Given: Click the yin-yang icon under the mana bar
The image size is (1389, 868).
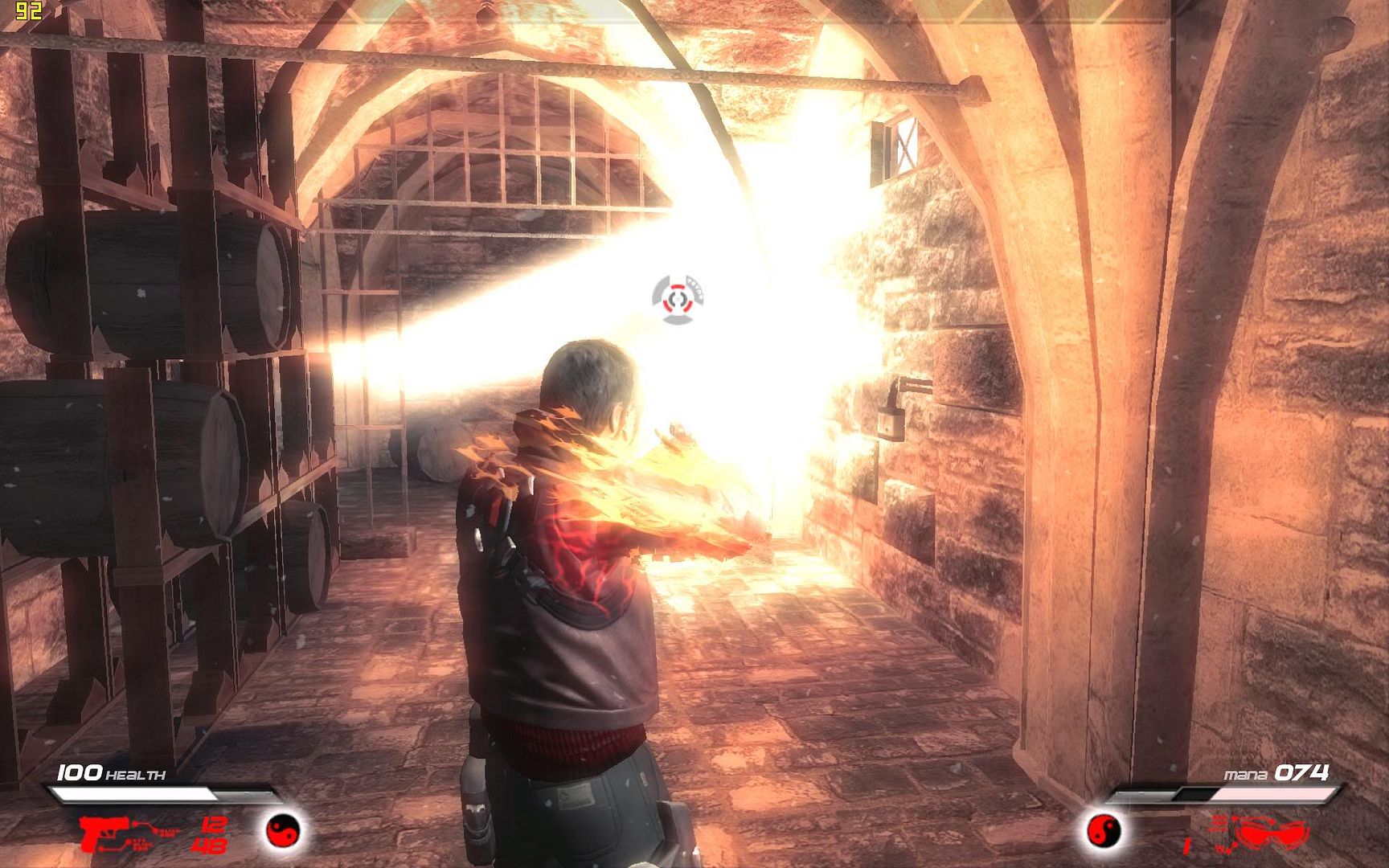Looking at the screenshot, I should [1103, 829].
